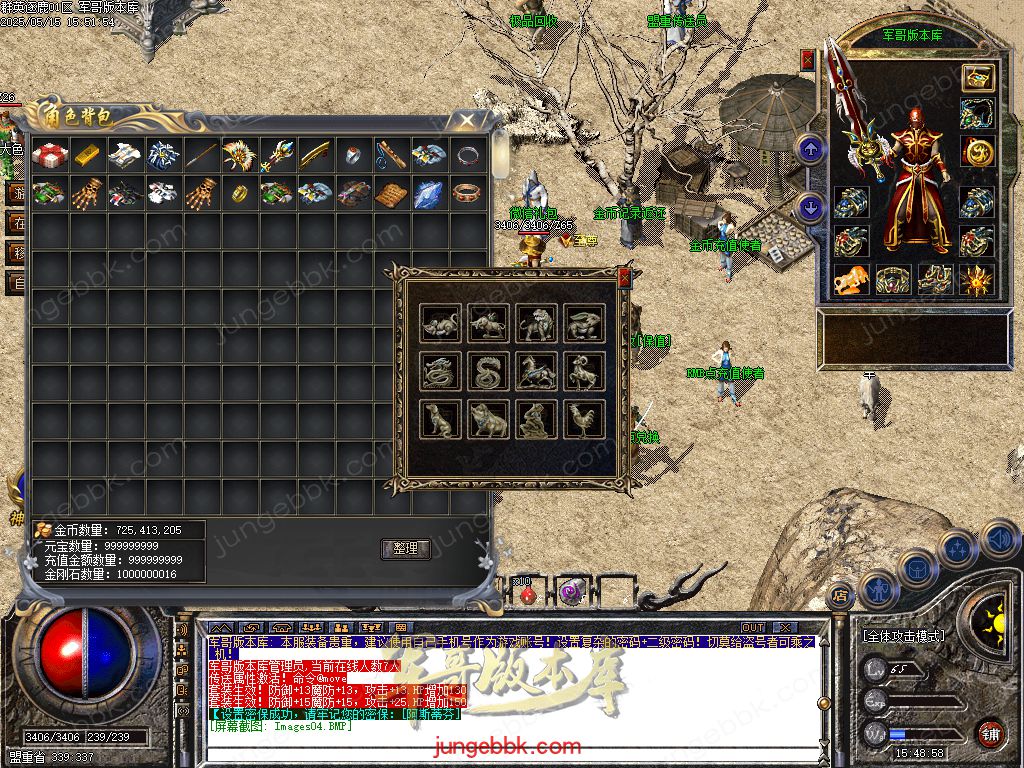Click the 整理 sort button in the backpack

(405, 549)
